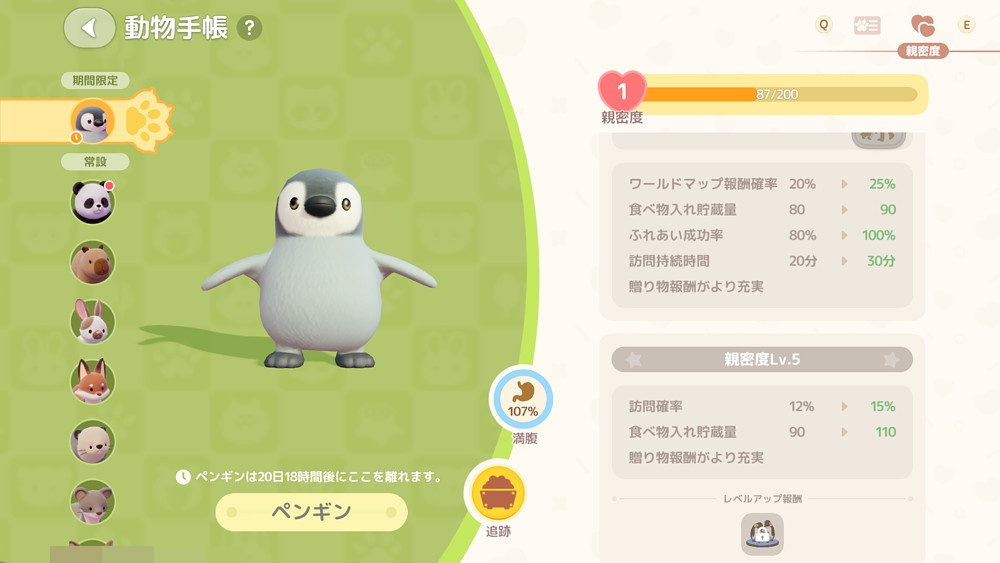
Task: Choose the white otter portrait
Action: (x=93, y=442)
